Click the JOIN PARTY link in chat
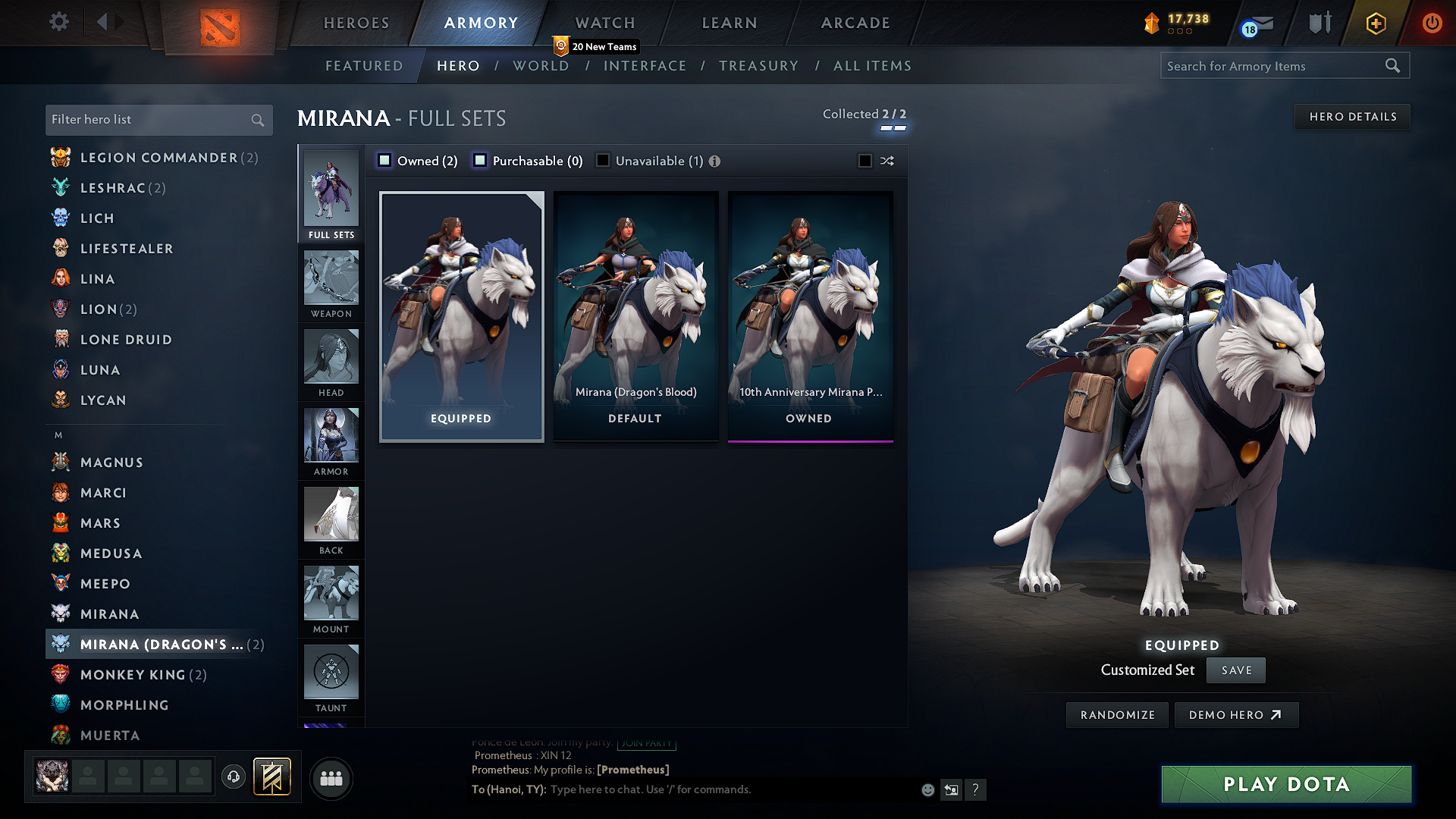1456x819 pixels. [646, 743]
